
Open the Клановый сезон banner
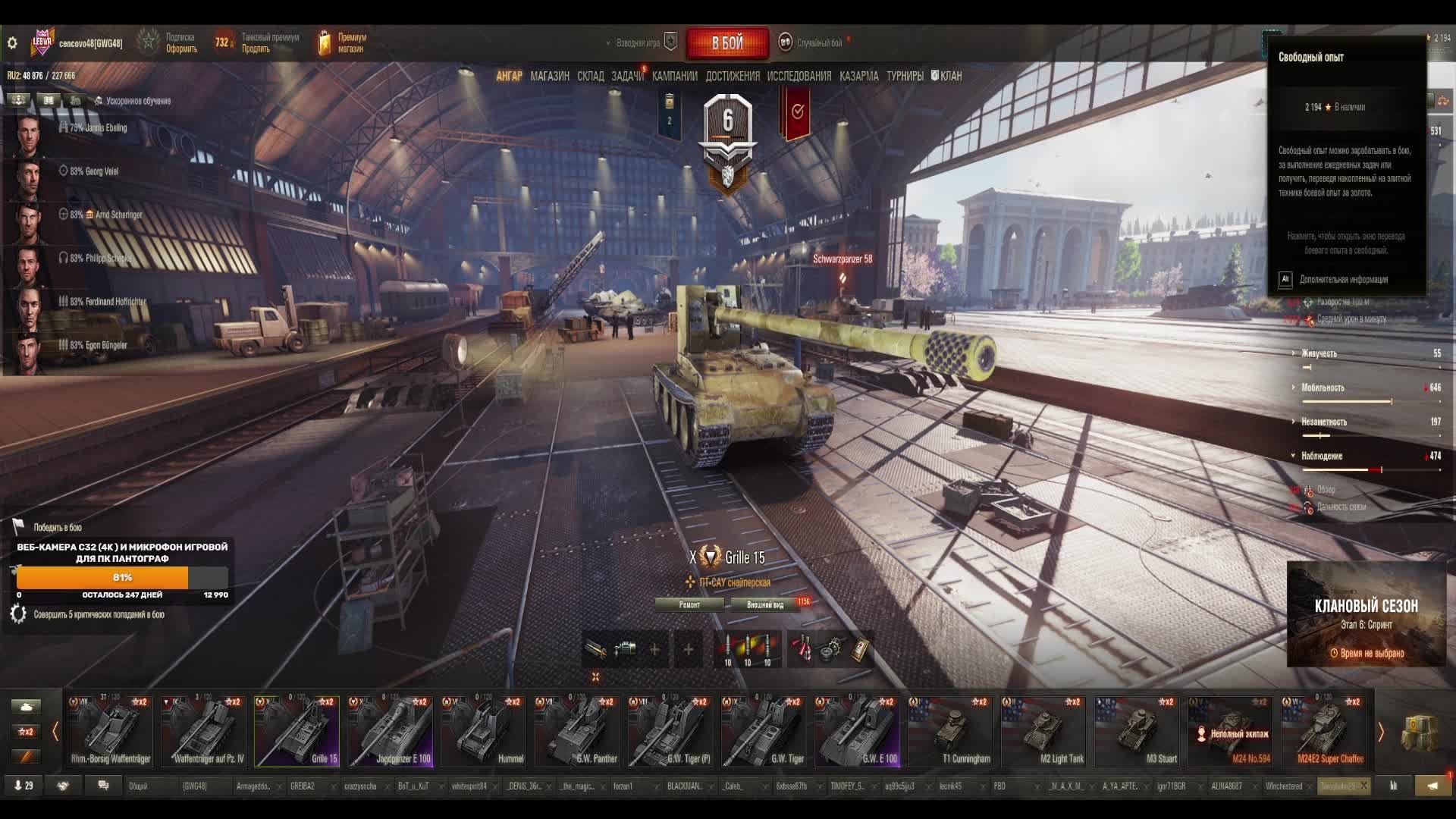point(1366,614)
